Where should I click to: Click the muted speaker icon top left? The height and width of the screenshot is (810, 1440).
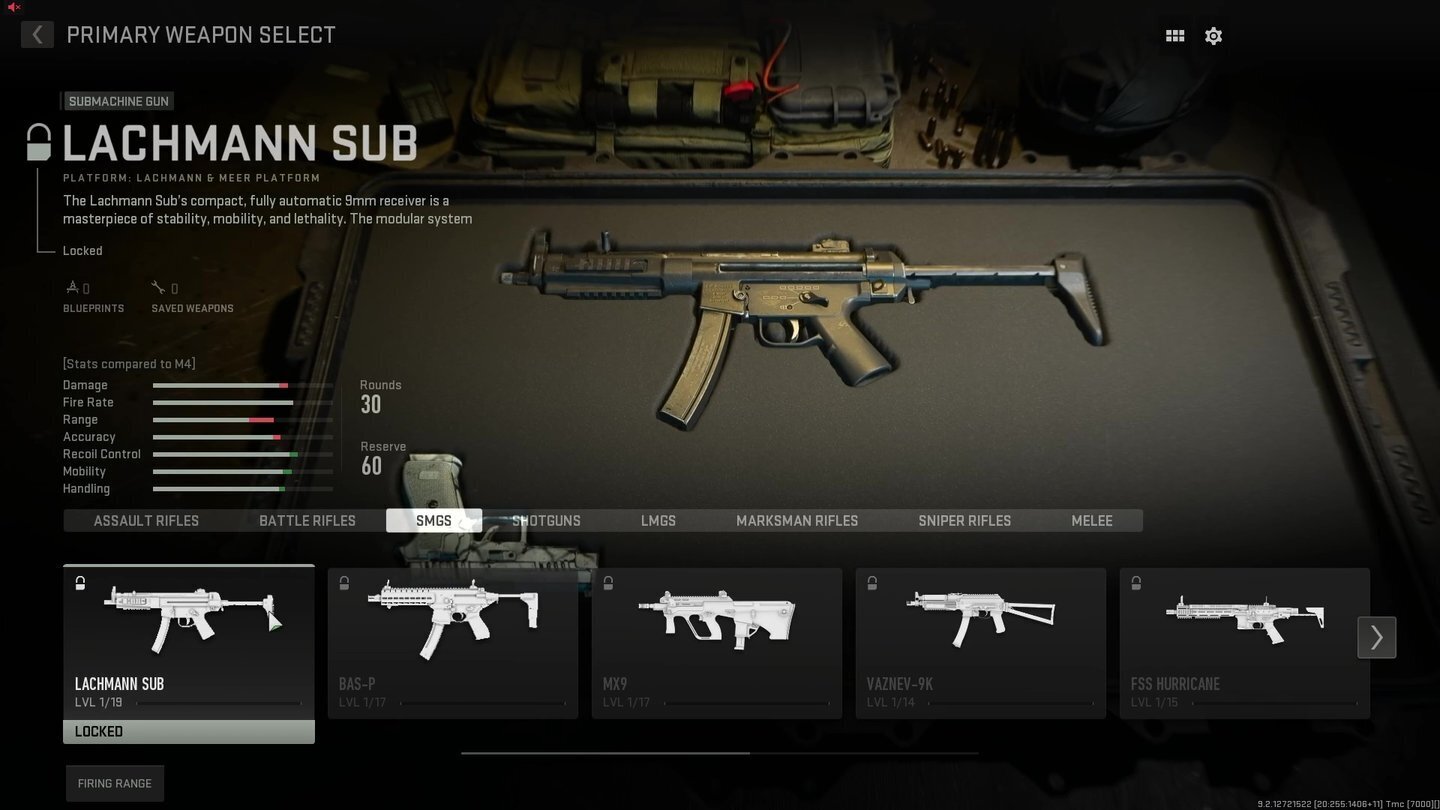click(x=12, y=7)
